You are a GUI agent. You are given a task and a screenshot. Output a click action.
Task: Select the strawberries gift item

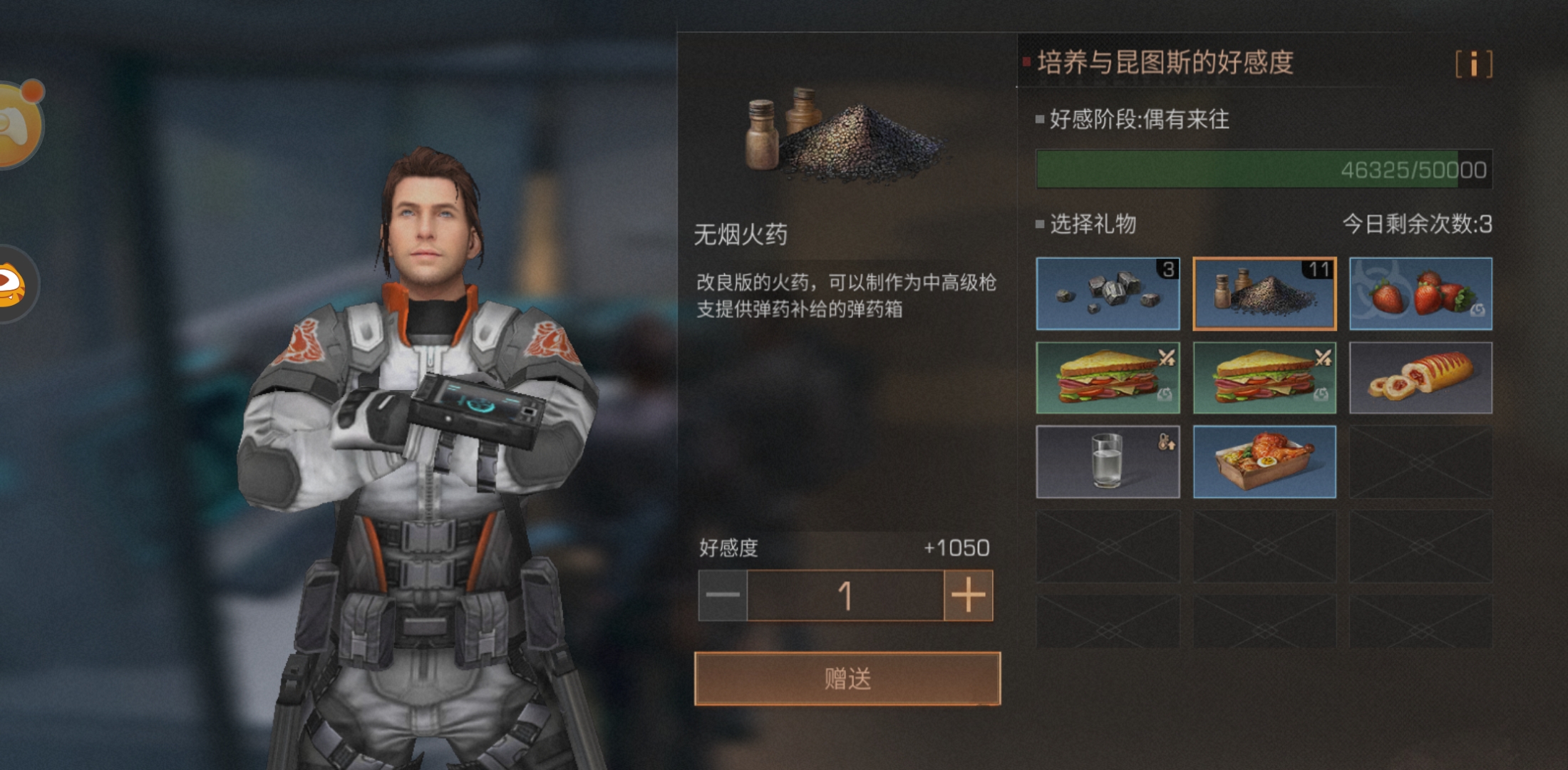click(1420, 294)
